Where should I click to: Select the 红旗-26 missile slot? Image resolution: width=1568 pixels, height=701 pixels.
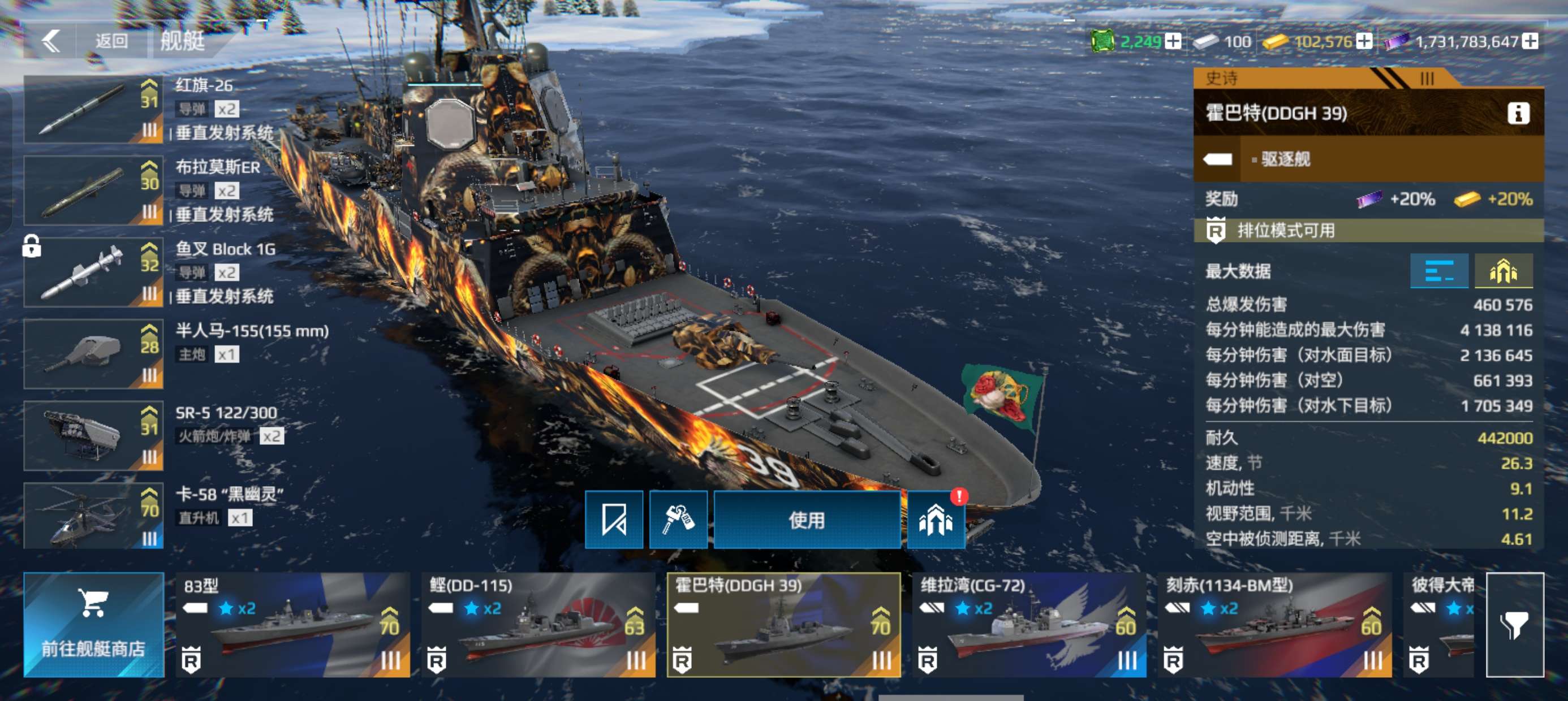coord(93,110)
